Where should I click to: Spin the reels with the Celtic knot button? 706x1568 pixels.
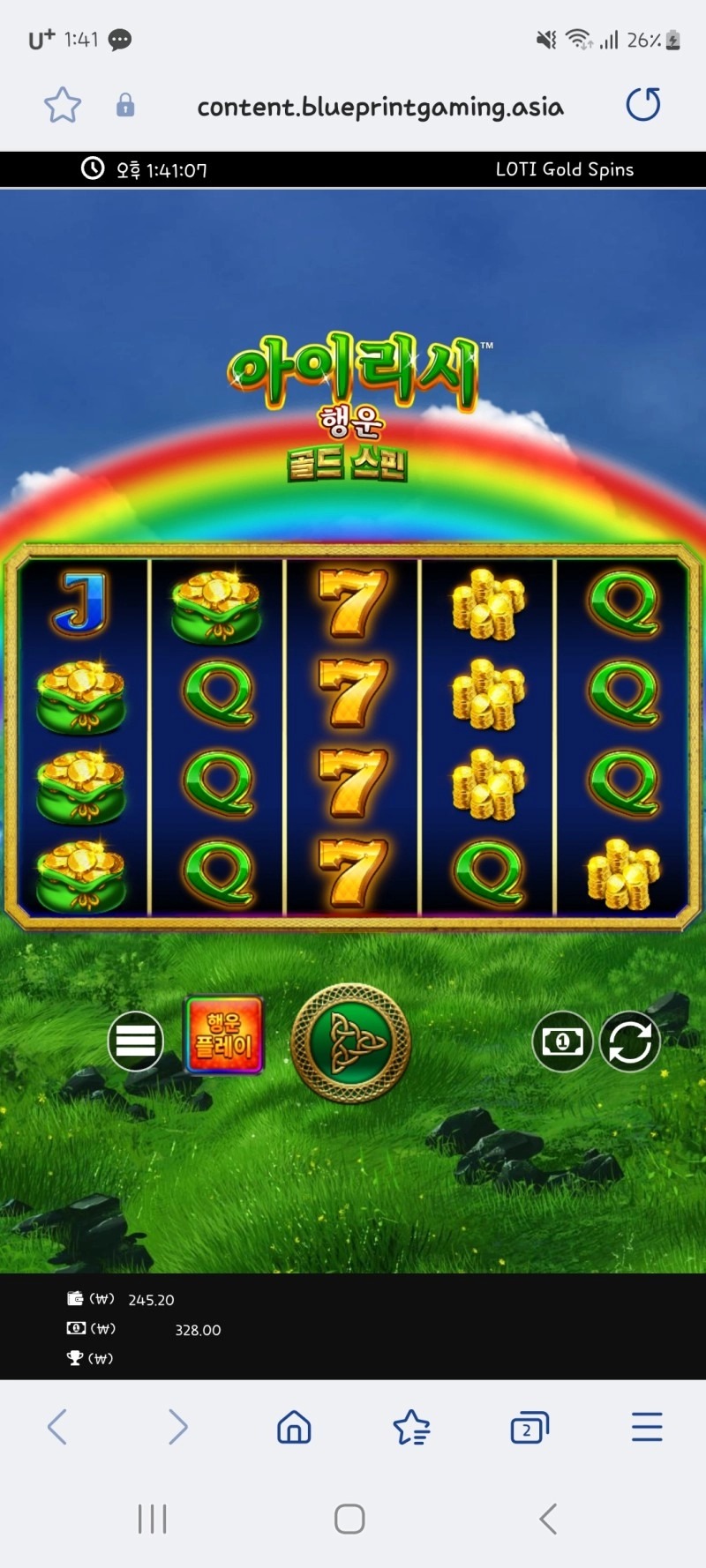pos(351,1042)
